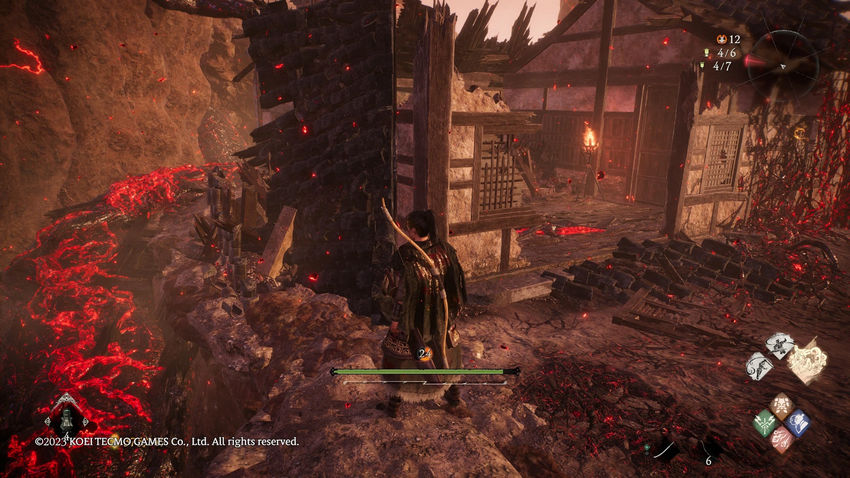The width and height of the screenshot is (850, 478).
Task: Activate the blue wizardry spell icon
Action: 797,422
